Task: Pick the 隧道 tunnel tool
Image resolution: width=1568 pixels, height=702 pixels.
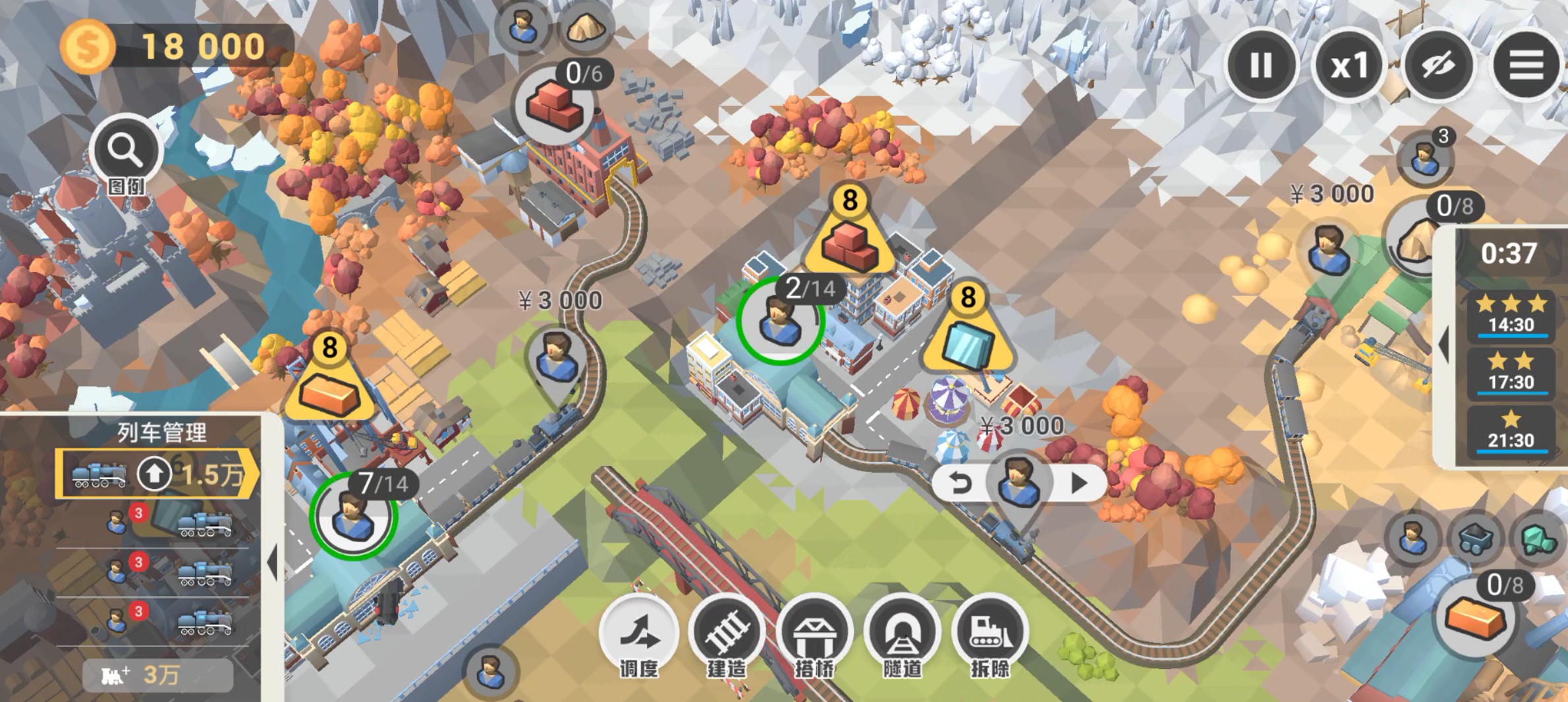Action: pyautogui.click(x=902, y=634)
